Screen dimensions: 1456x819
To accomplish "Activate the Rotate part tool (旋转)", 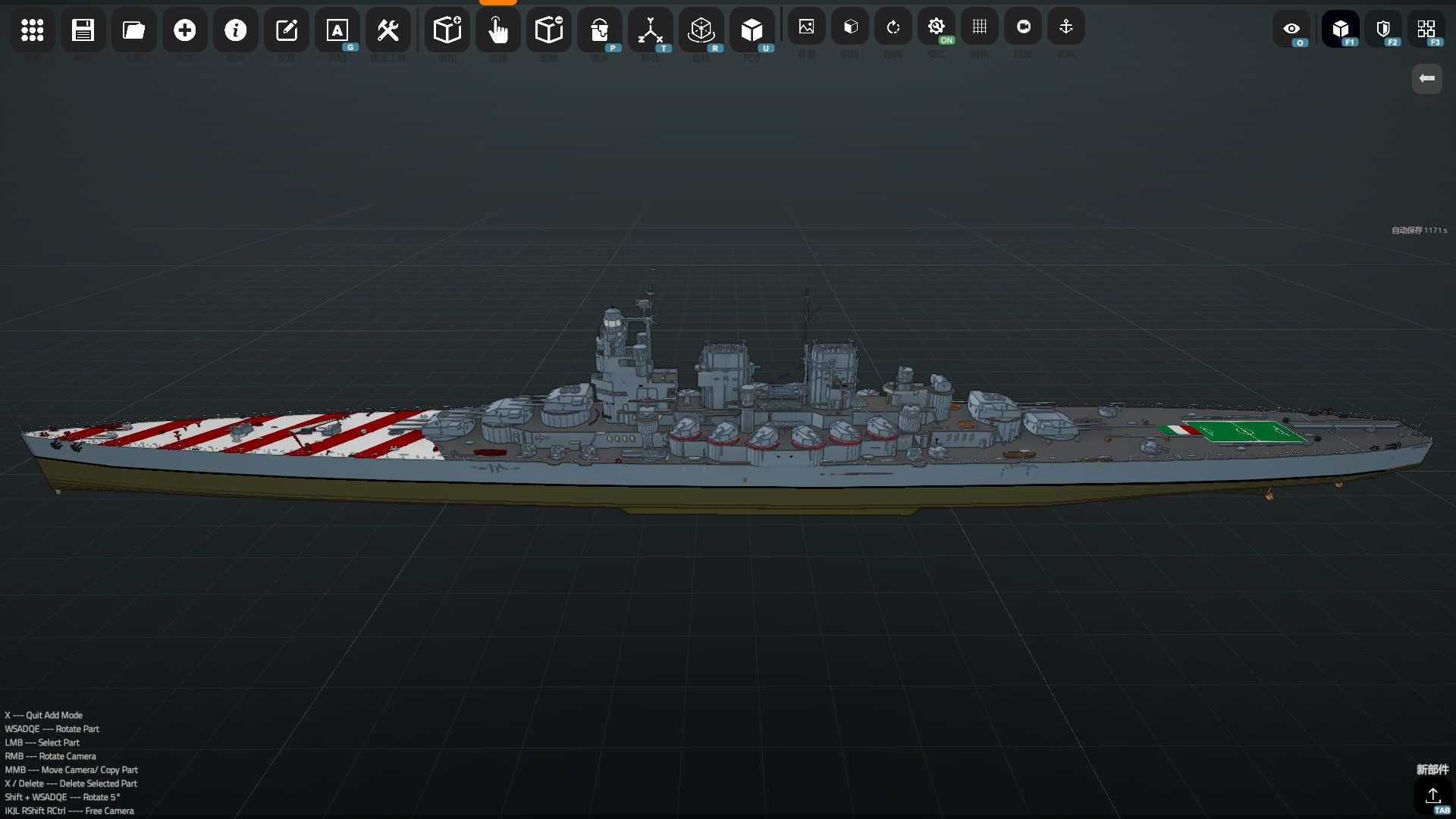I will pos(701,30).
